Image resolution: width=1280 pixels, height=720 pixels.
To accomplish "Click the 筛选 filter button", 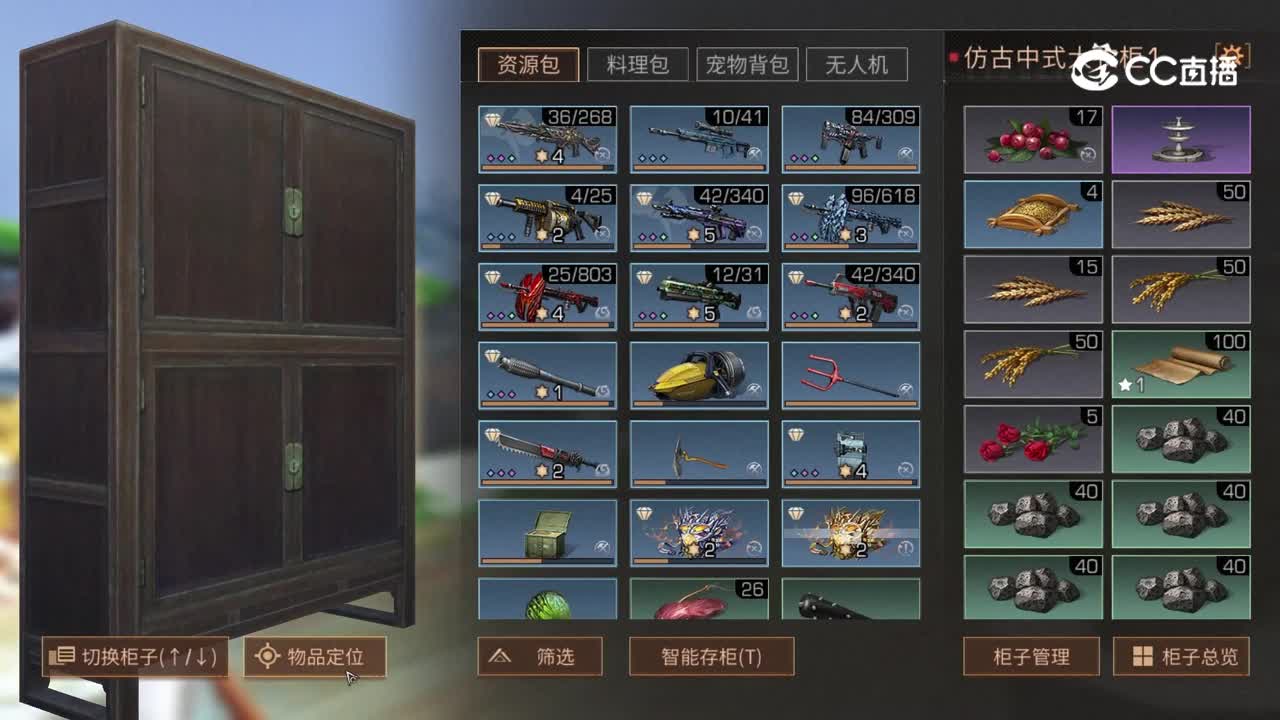I will pyautogui.click(x=545, y=657).
